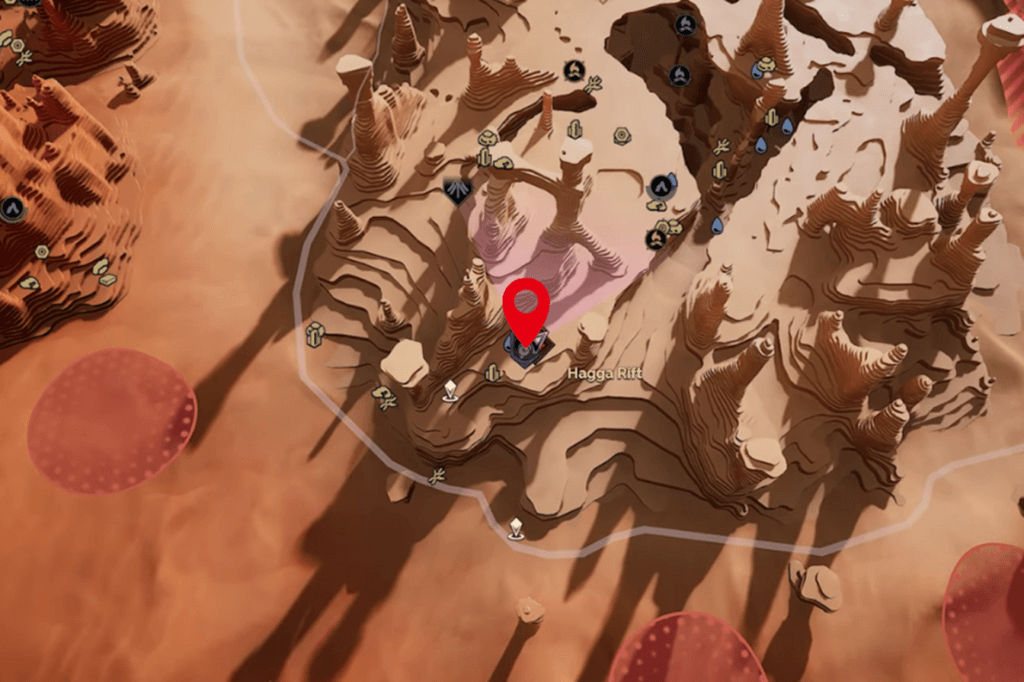Open the dark diamond-shaped map marker
The width and height of the screenshot is (1024, 682).
[x=458, y=189]
